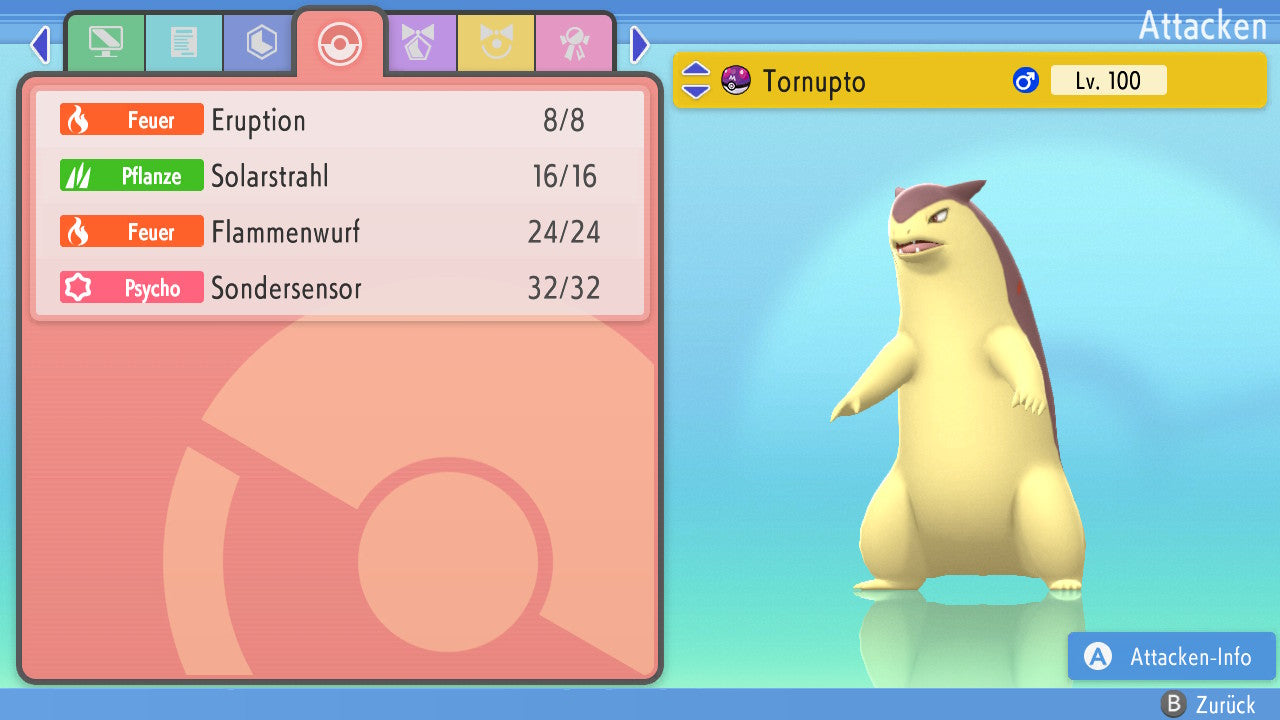Open the purple ribbon tab
This screenshot has height=720, width=1280.
pyautogui.click(x=418, y=43)
